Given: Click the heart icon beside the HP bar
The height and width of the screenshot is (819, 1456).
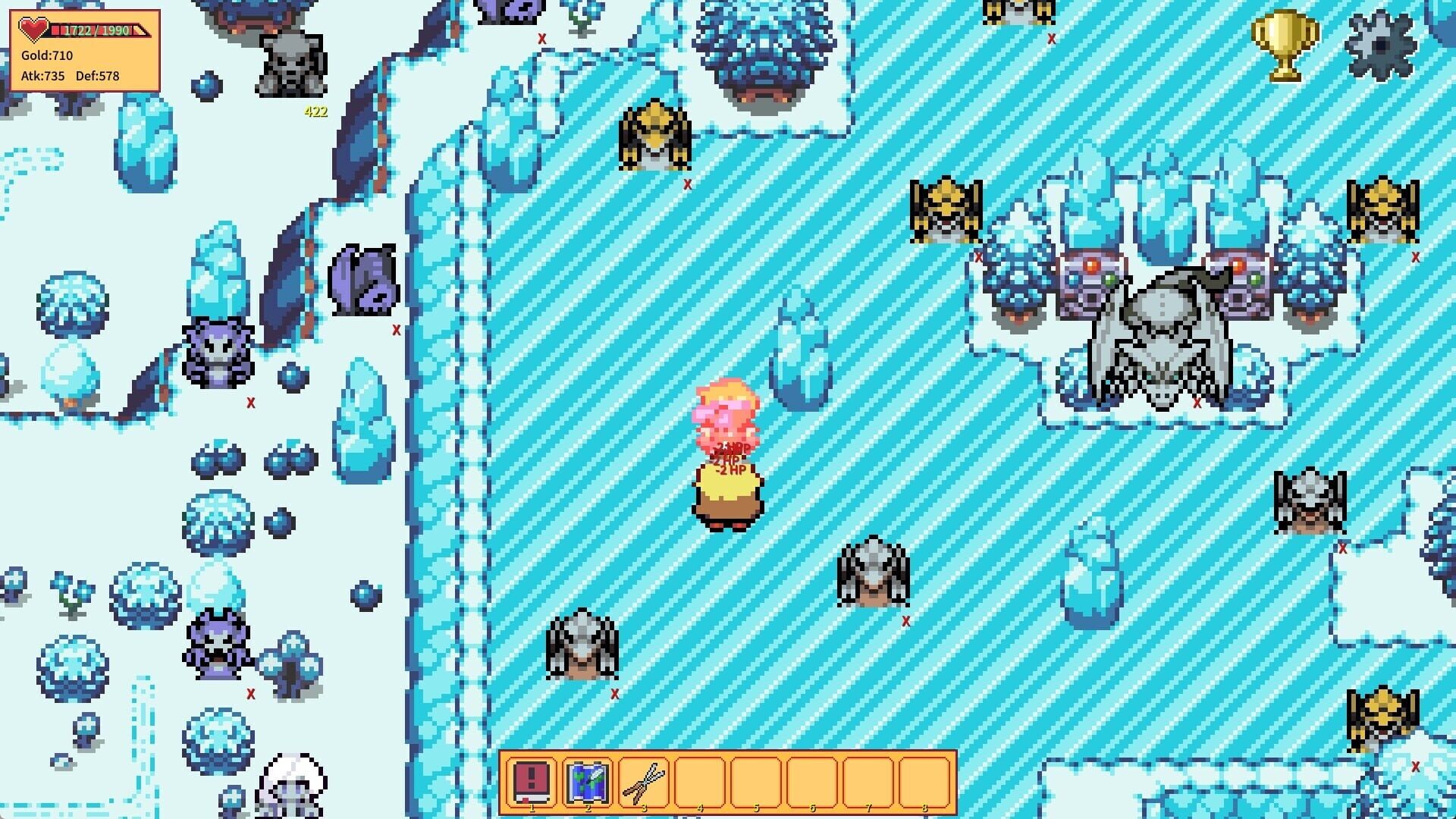Looking at the screenshot, I should pyautogui.click(x=32, y=29).
